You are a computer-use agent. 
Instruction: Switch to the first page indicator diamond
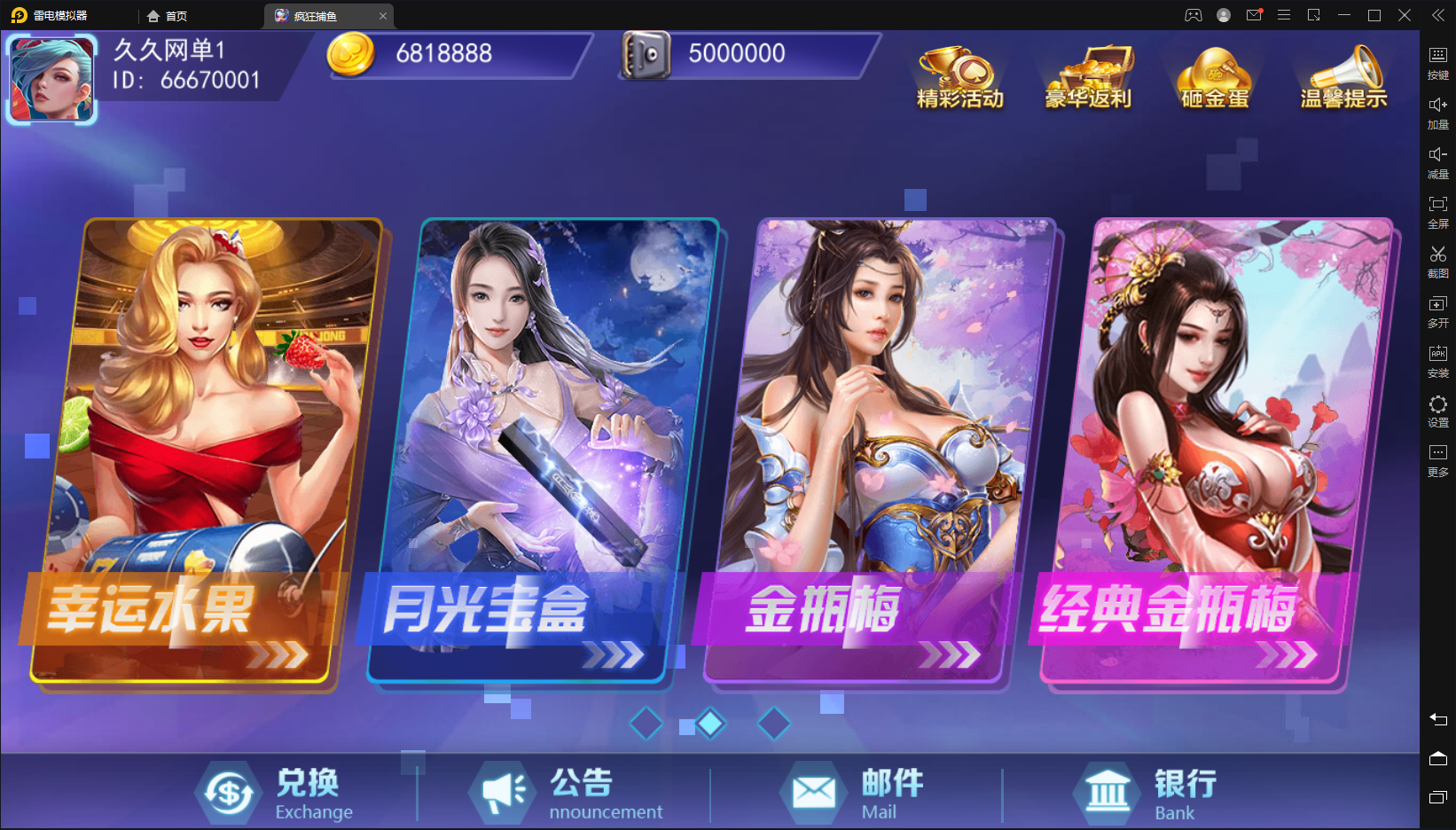pyautogui.click(x=646, y=724)
